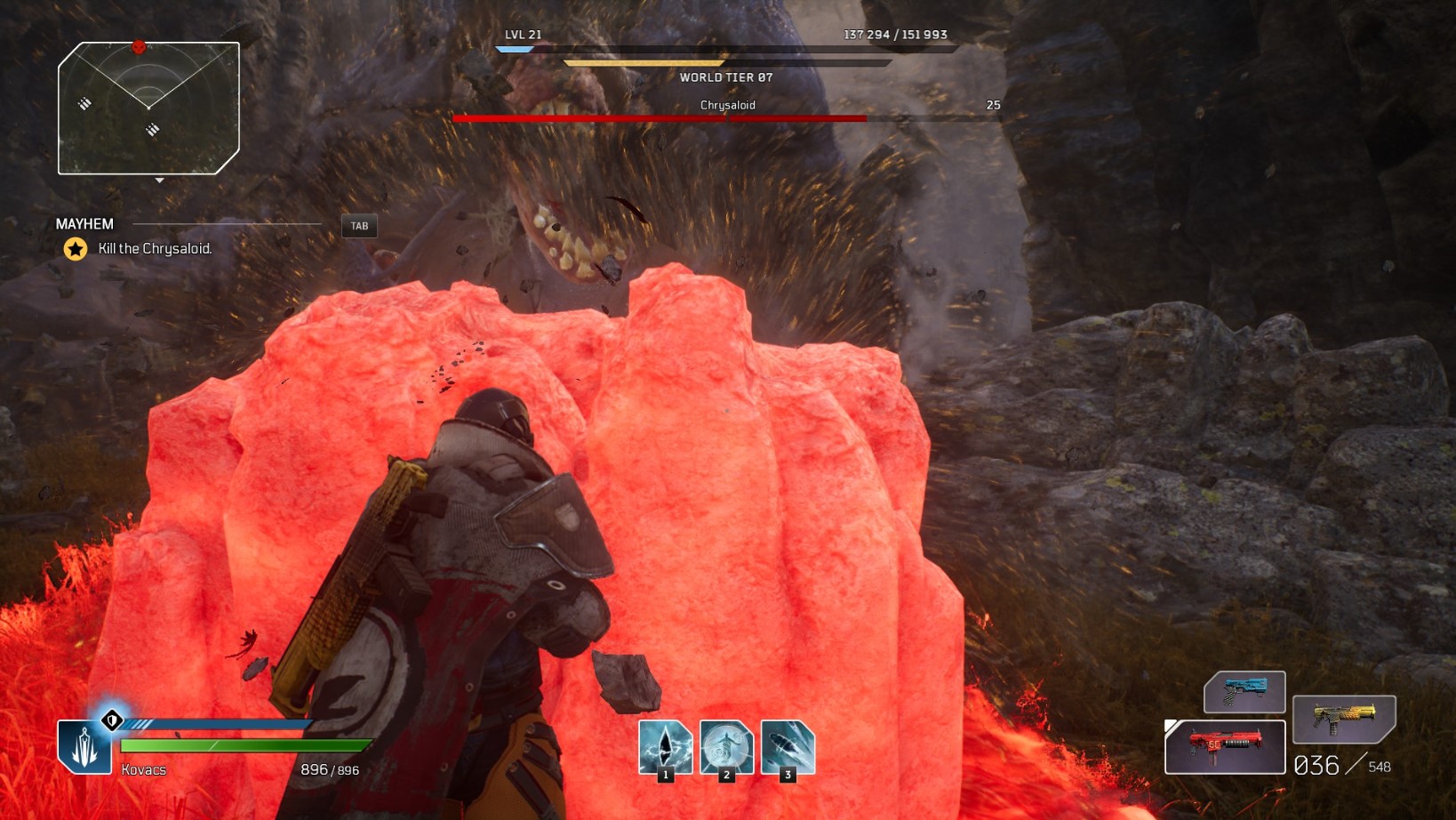The height and width of the screenshot is (820, 1456).
Task: Select the shield icon above the health bar
Action: pos(111,720)
